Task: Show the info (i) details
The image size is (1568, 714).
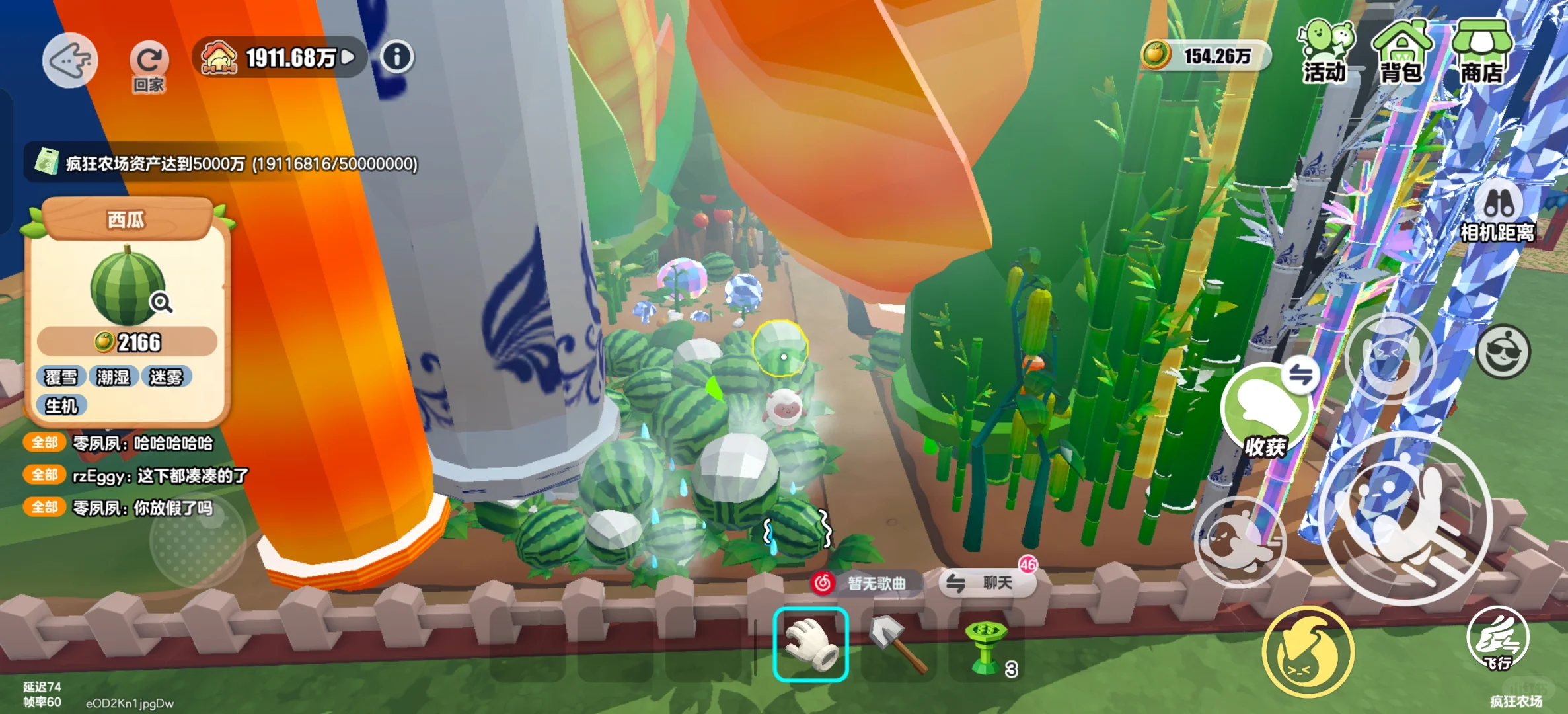Action: (x=396, y=57)
